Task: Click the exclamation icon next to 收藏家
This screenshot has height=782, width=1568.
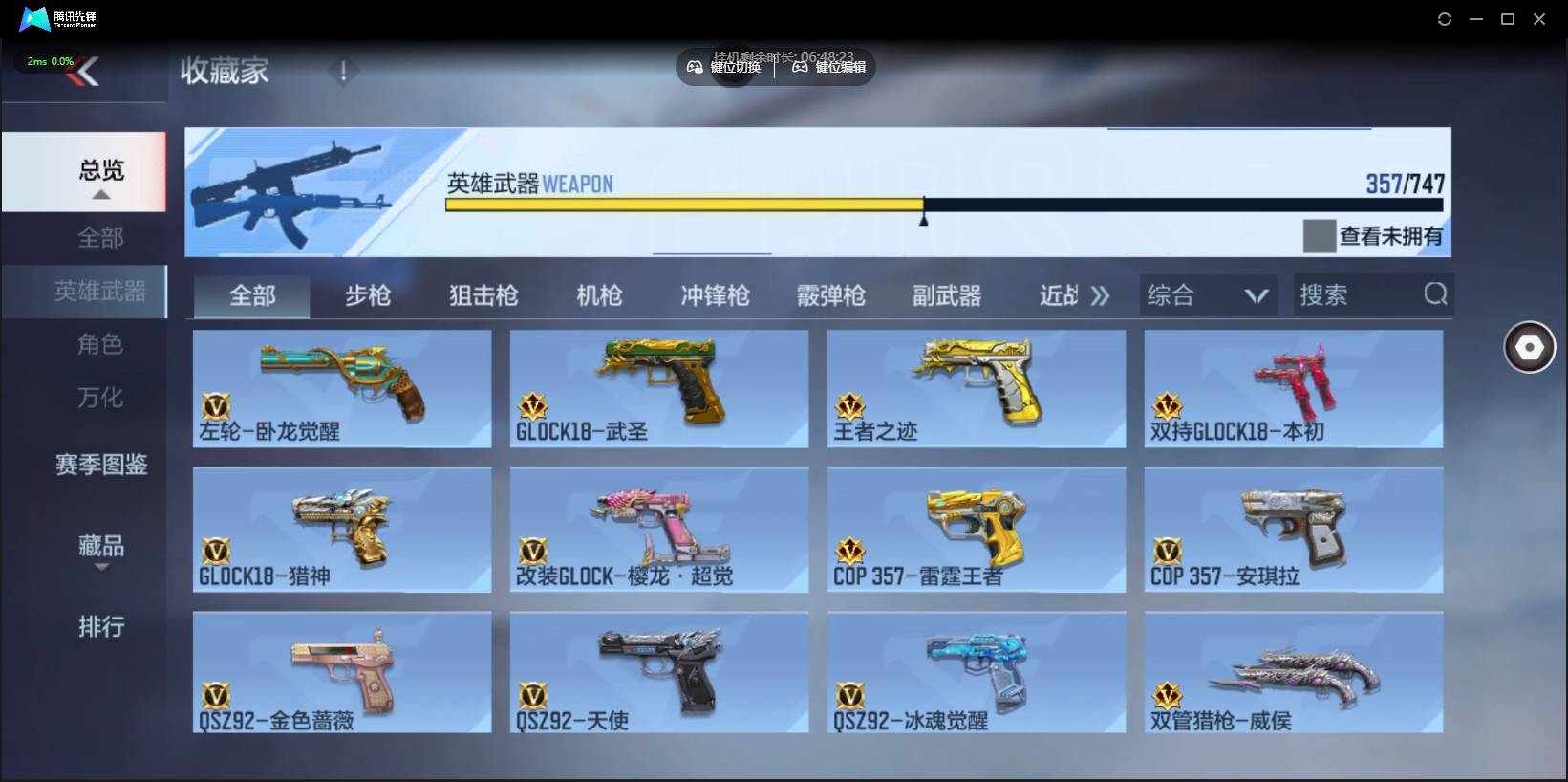Action: coord(342,70)
